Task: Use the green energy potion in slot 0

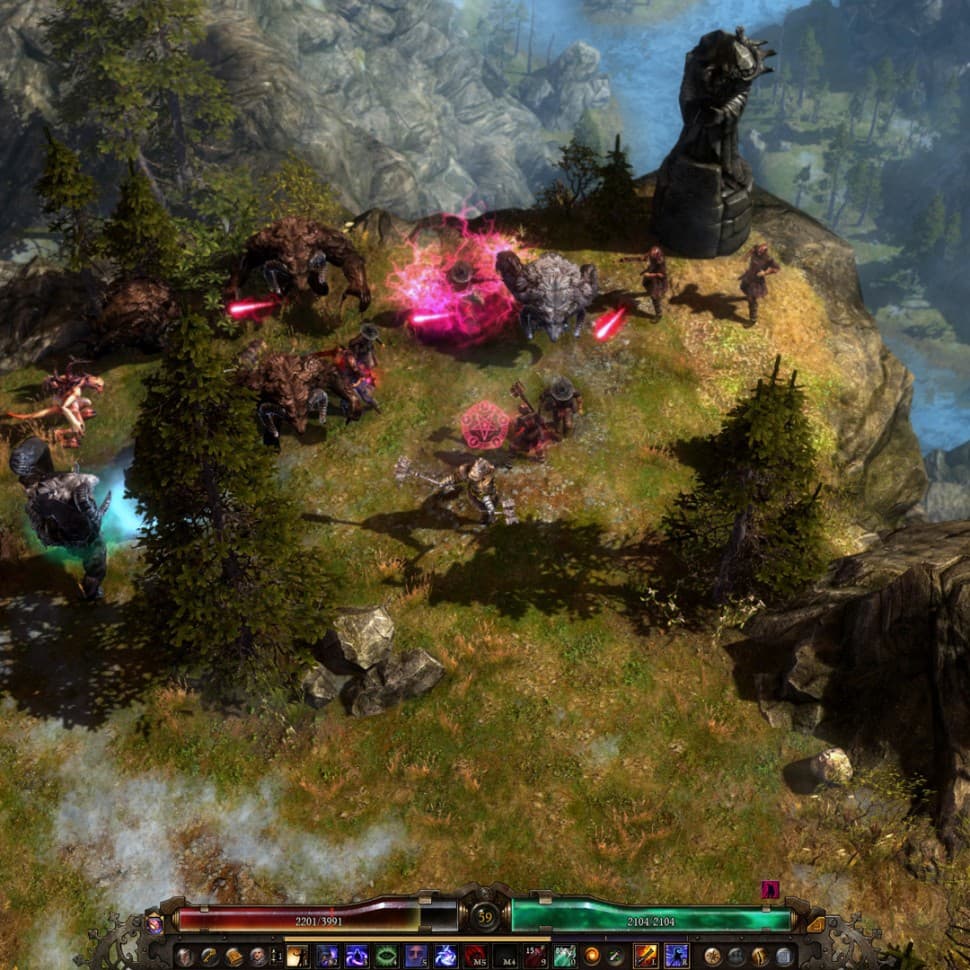Action: coord(564,956)
